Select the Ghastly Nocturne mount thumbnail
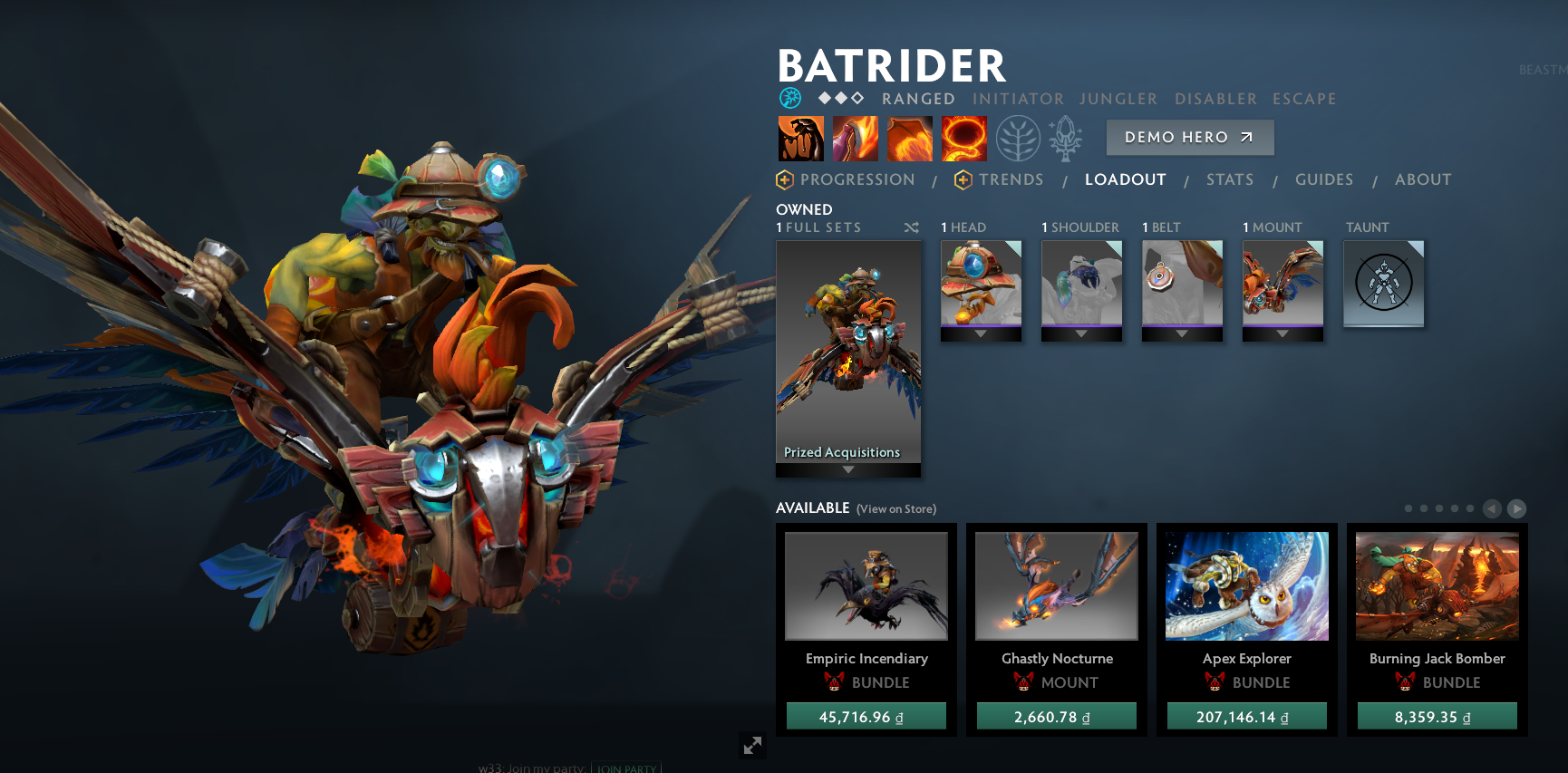 pos(1055,585)
